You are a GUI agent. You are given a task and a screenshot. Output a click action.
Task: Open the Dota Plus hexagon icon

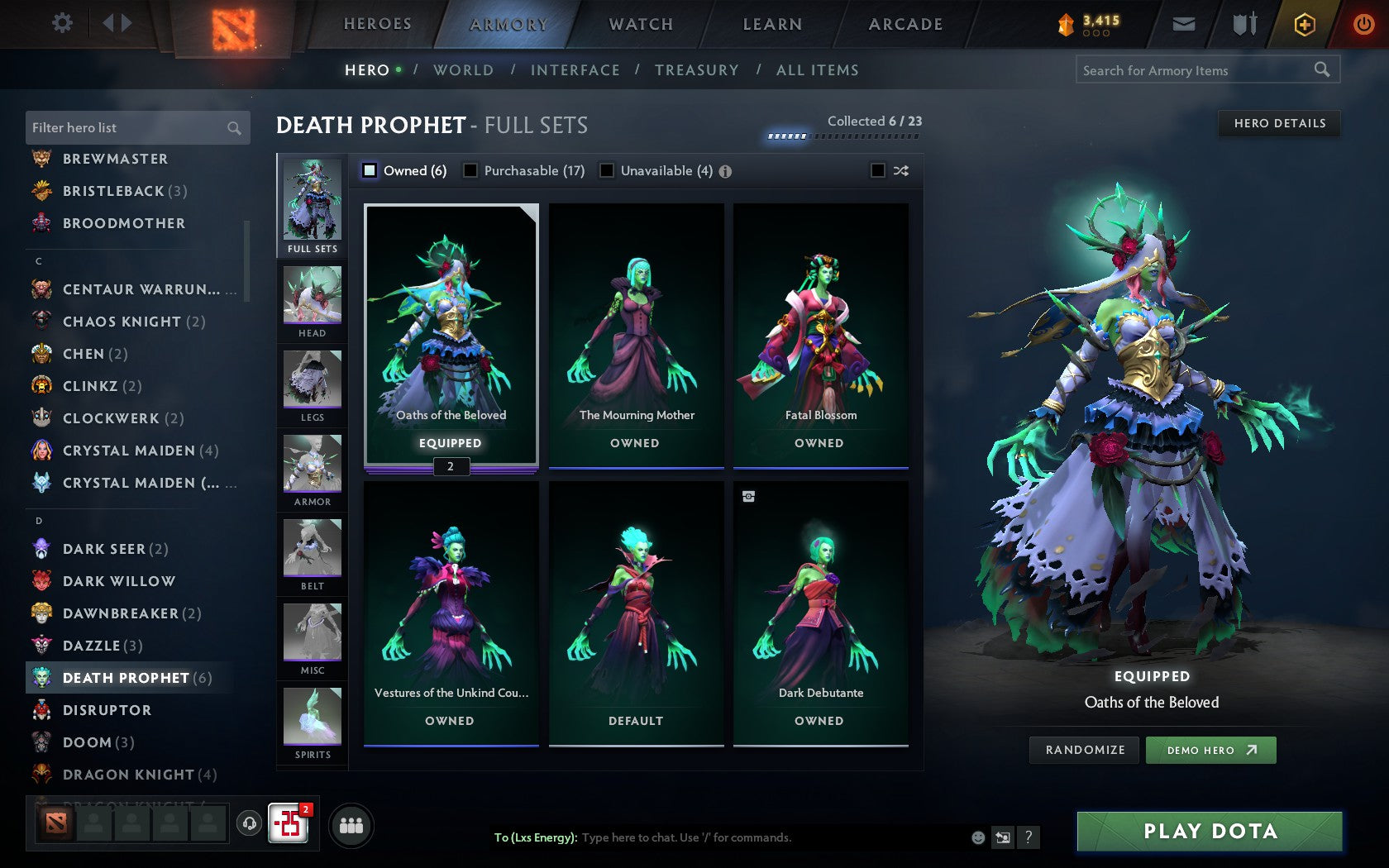coord(1304,24)
